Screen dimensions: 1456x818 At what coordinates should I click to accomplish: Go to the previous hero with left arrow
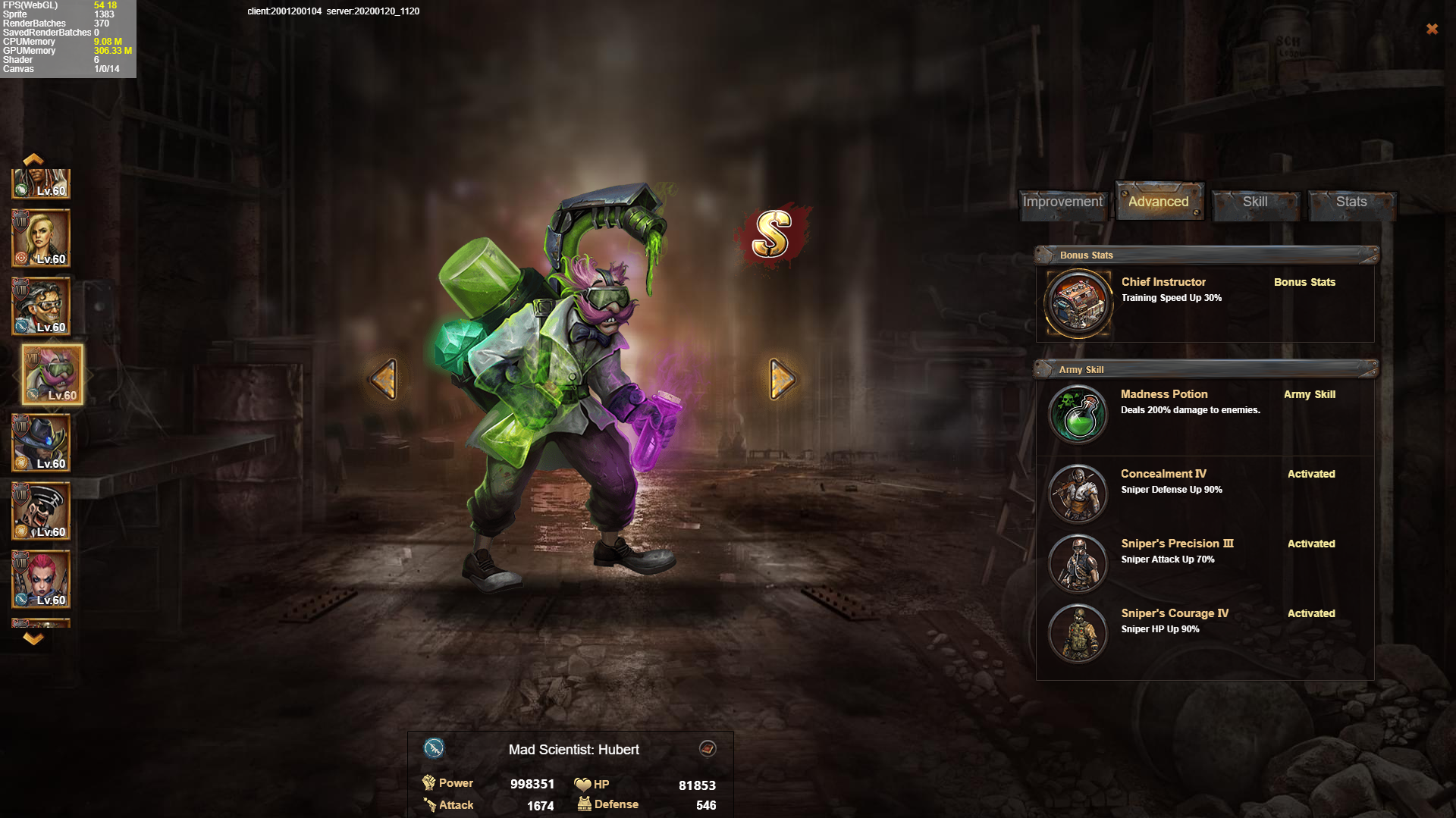click(384, 378)
